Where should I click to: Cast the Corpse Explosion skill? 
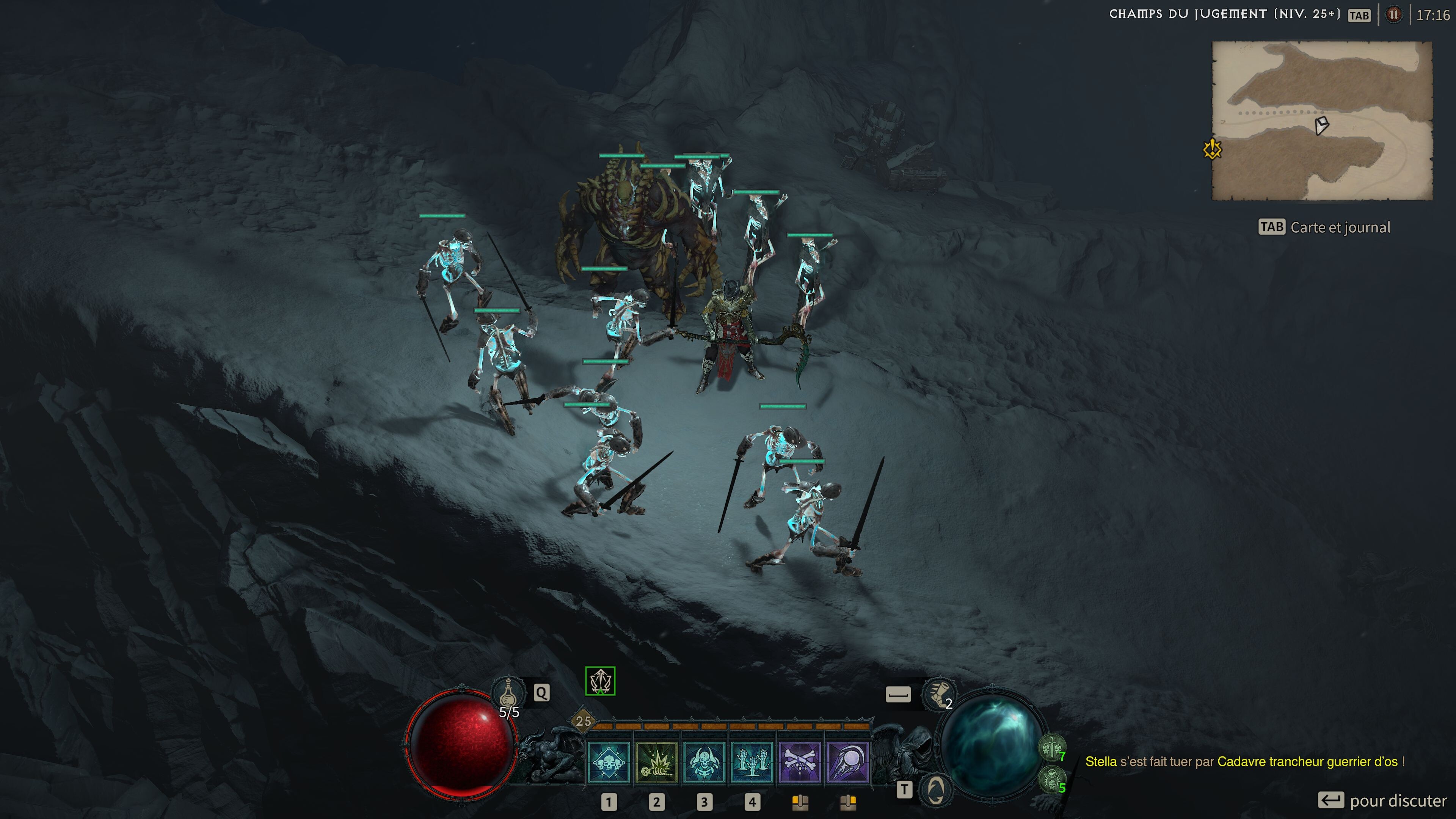(656, 762)
